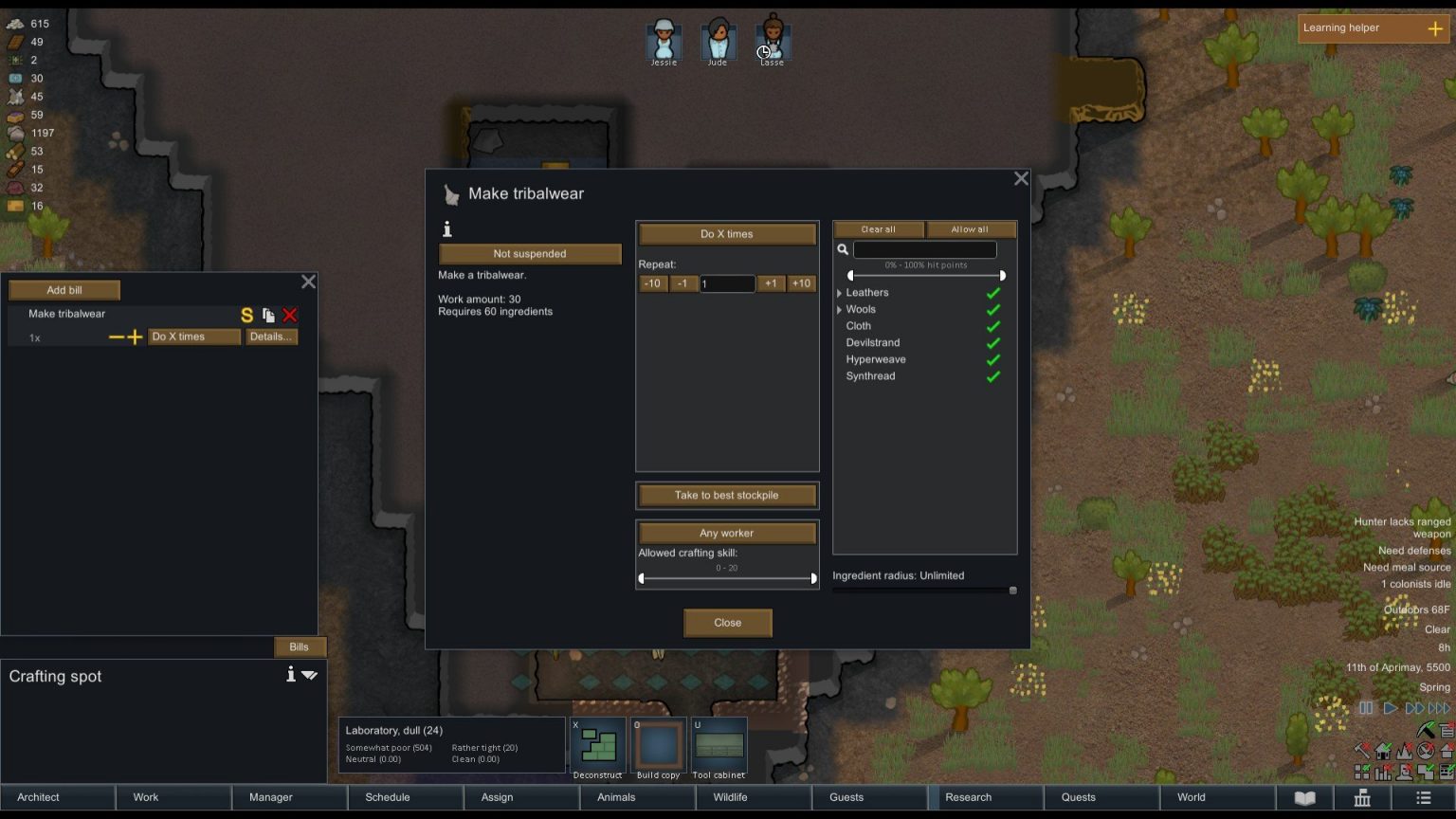
Task: Select the Deconstruct tool gizmo
Action: [597, 746]
